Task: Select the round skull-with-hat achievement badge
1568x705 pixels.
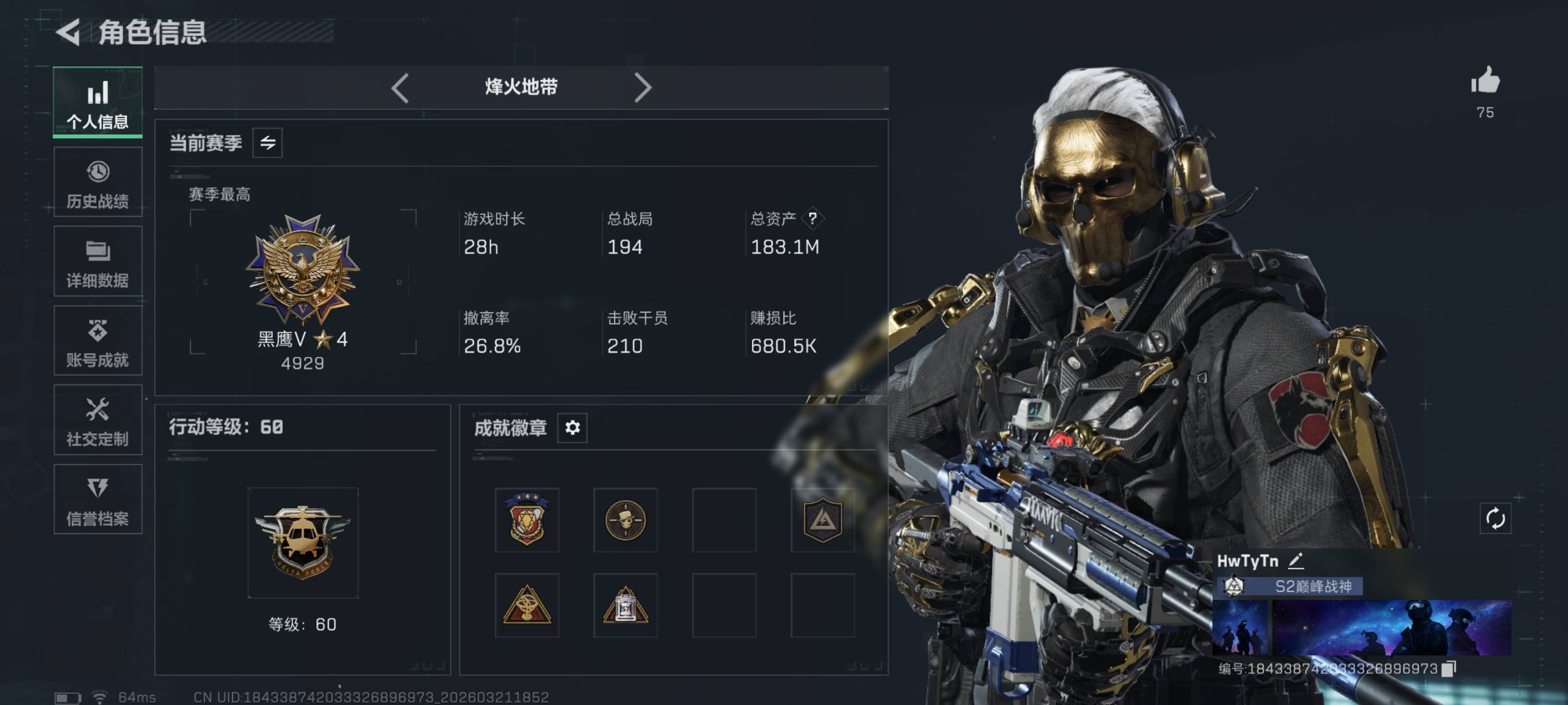Action: coord(625,520)
